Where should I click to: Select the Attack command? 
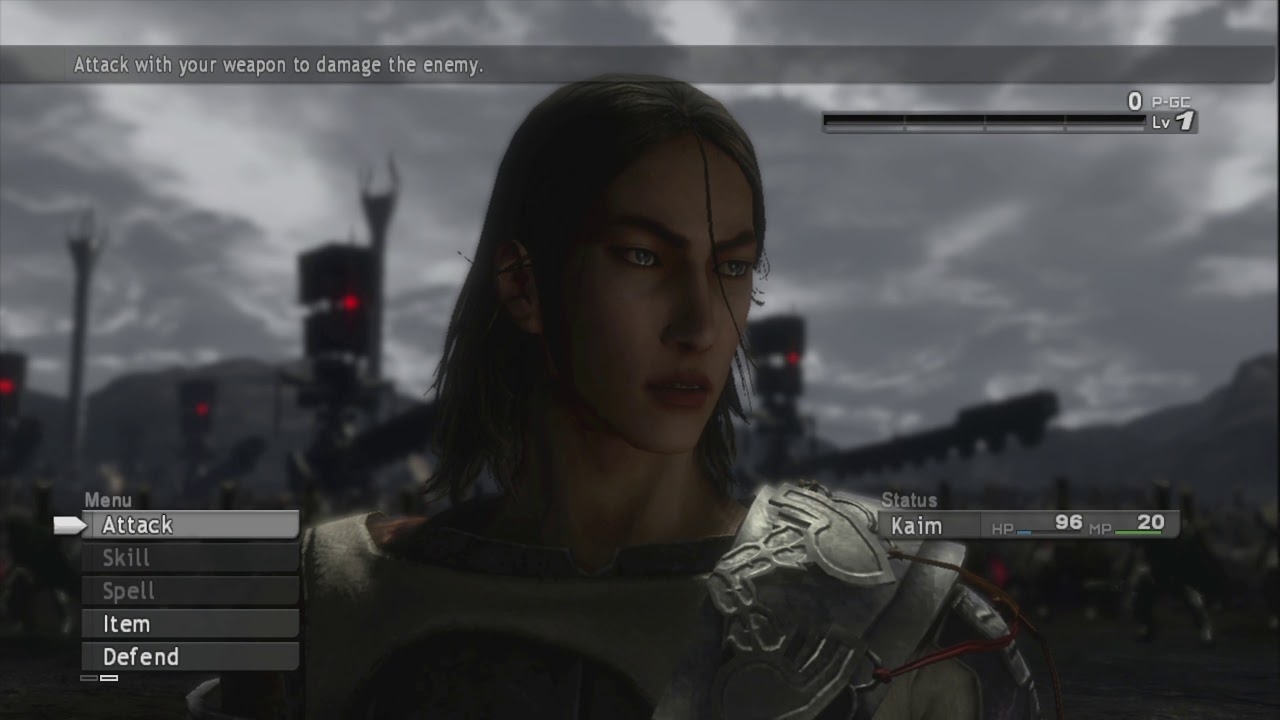pyautogui.click(x=190, y=525)
